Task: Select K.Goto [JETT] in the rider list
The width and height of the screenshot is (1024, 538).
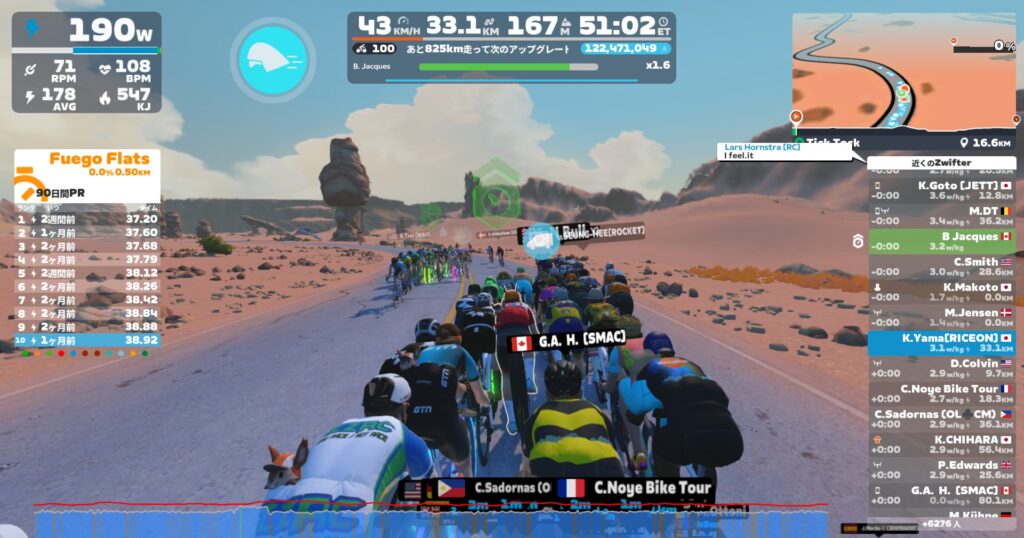Action: tap(942, 190)
